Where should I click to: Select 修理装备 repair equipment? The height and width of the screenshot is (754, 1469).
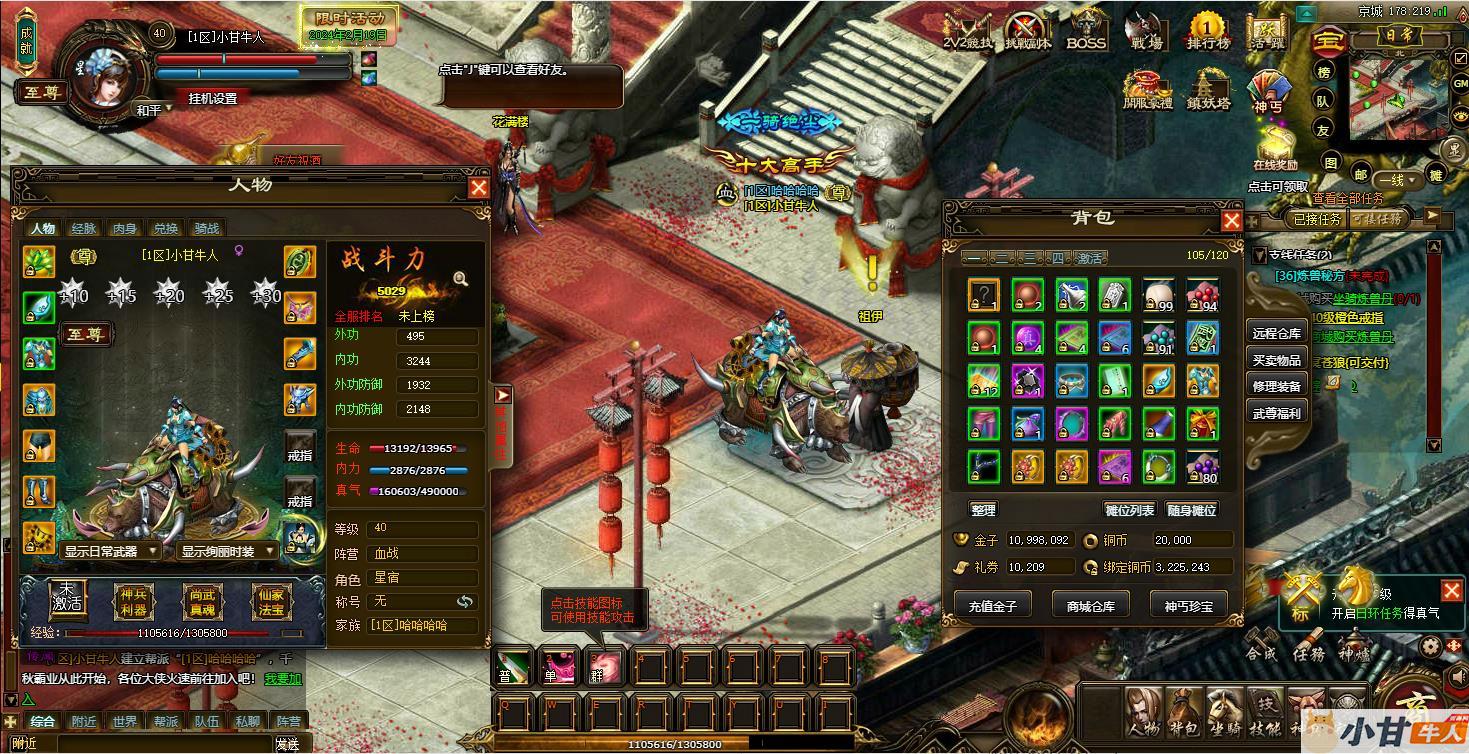(x=1277, y=386)
